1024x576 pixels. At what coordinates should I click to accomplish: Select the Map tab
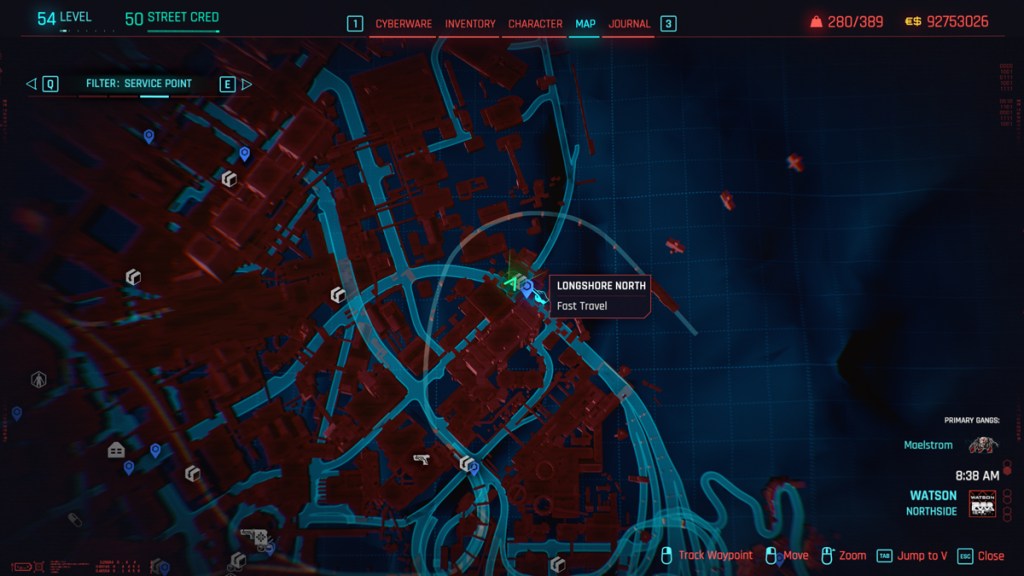pyautogui.click(x=585, y=23)
